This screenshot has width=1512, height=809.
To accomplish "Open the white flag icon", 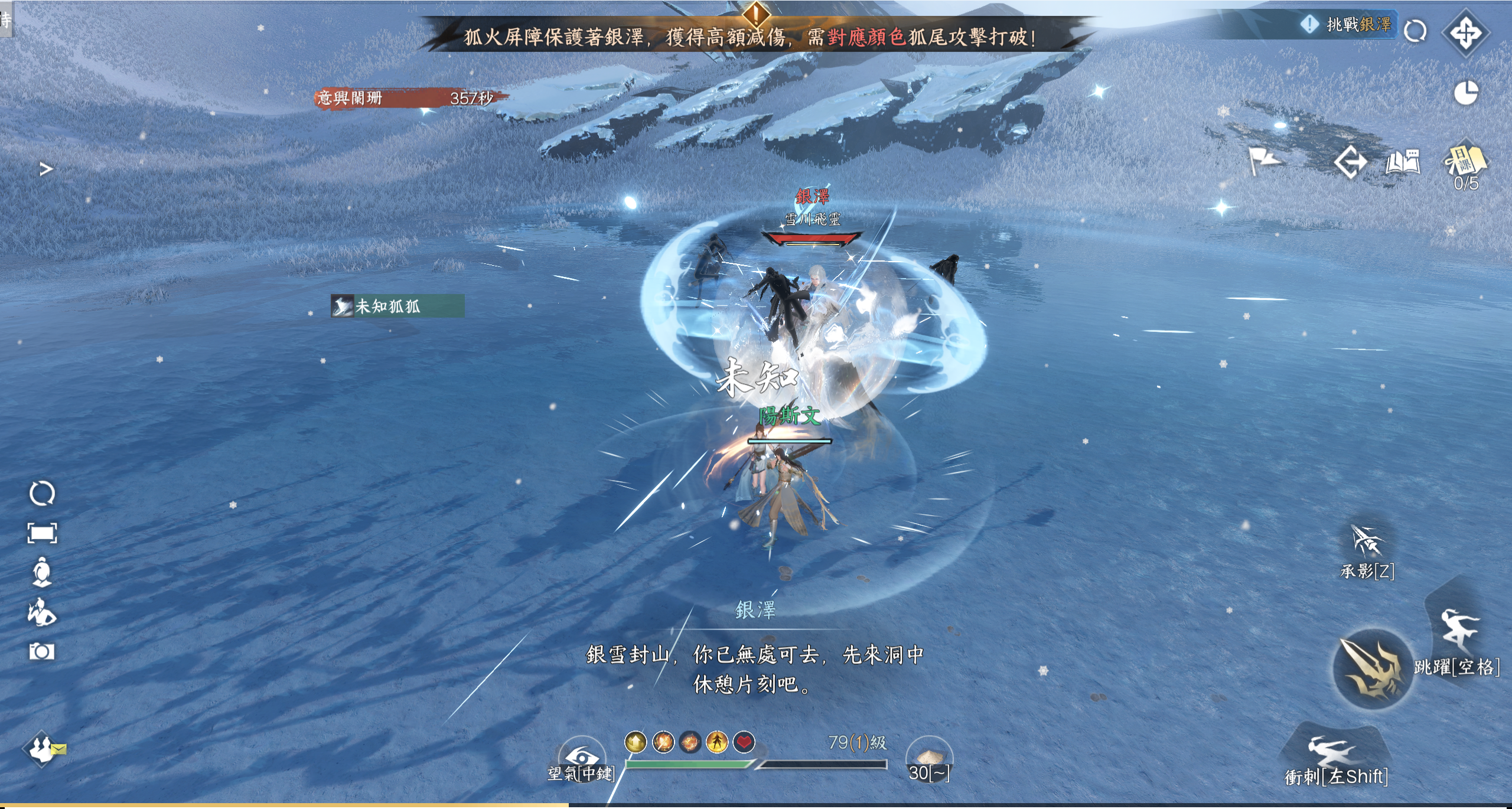I will 1263,161.
